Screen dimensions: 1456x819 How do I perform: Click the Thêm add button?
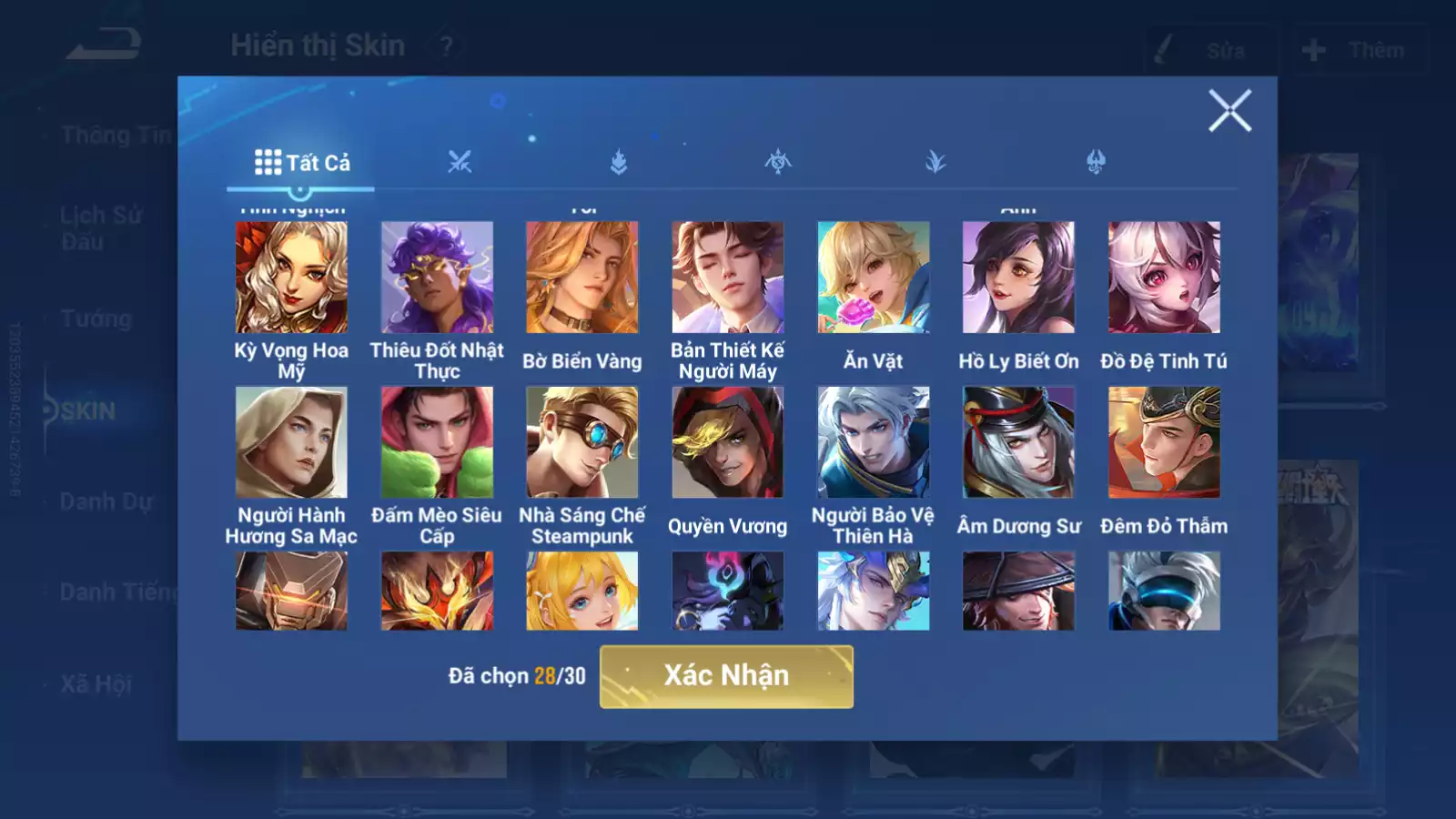1356,48
